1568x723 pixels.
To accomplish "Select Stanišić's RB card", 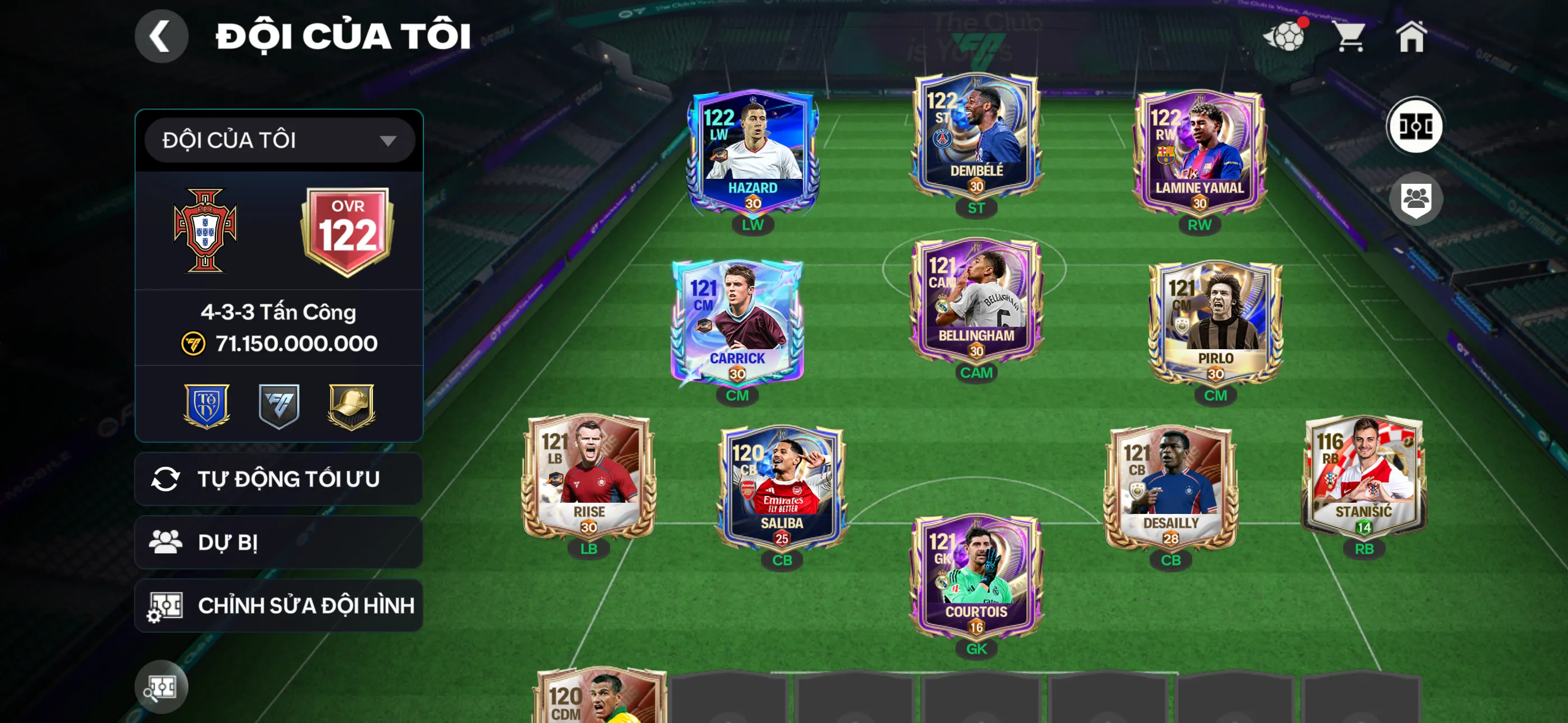I will point(1363,476).
